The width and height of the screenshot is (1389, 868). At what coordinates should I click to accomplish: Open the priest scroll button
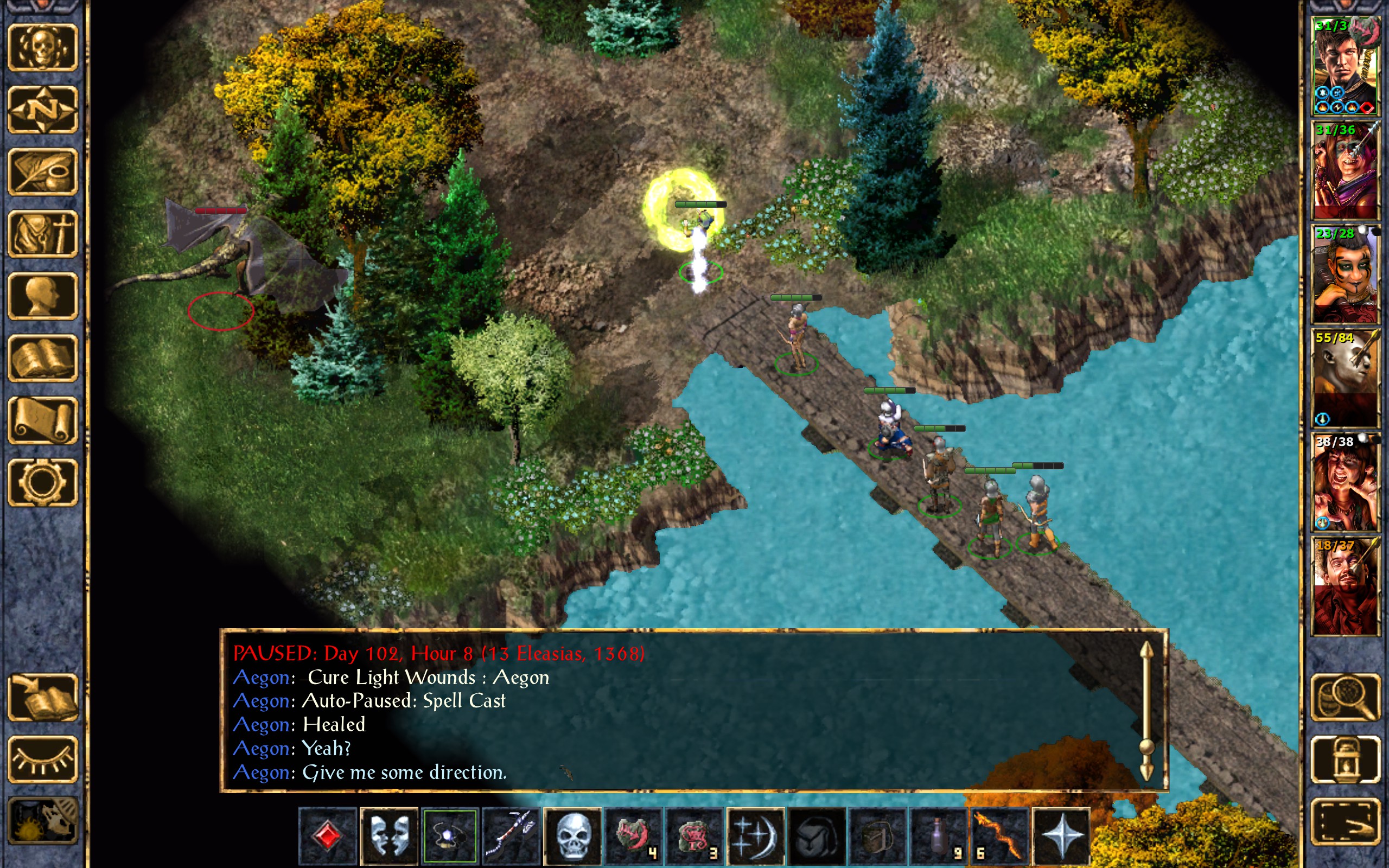tap(42, 420)
